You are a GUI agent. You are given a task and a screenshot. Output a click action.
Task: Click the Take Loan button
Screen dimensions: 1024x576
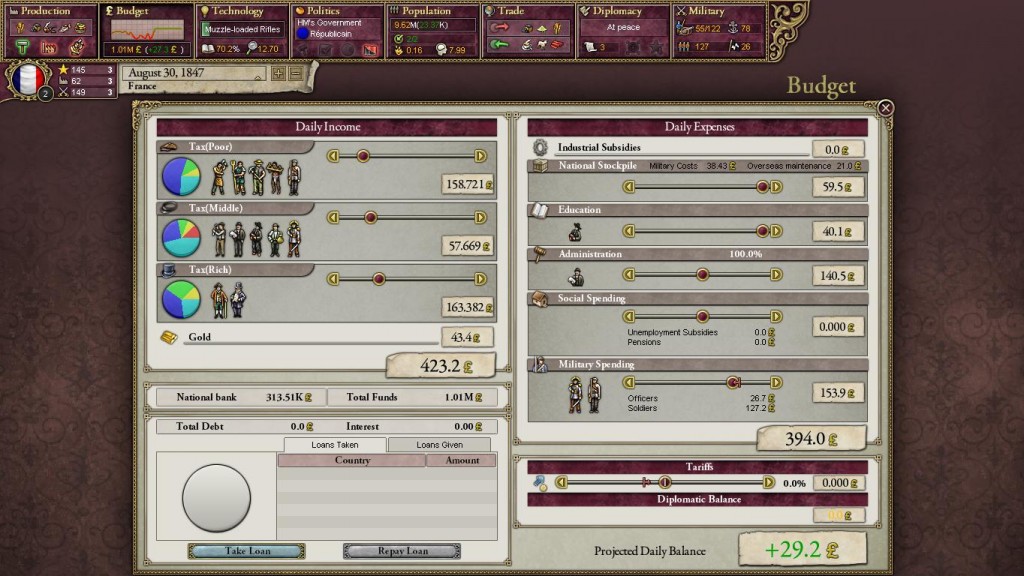pyautogui.click(x=246, y=551)
